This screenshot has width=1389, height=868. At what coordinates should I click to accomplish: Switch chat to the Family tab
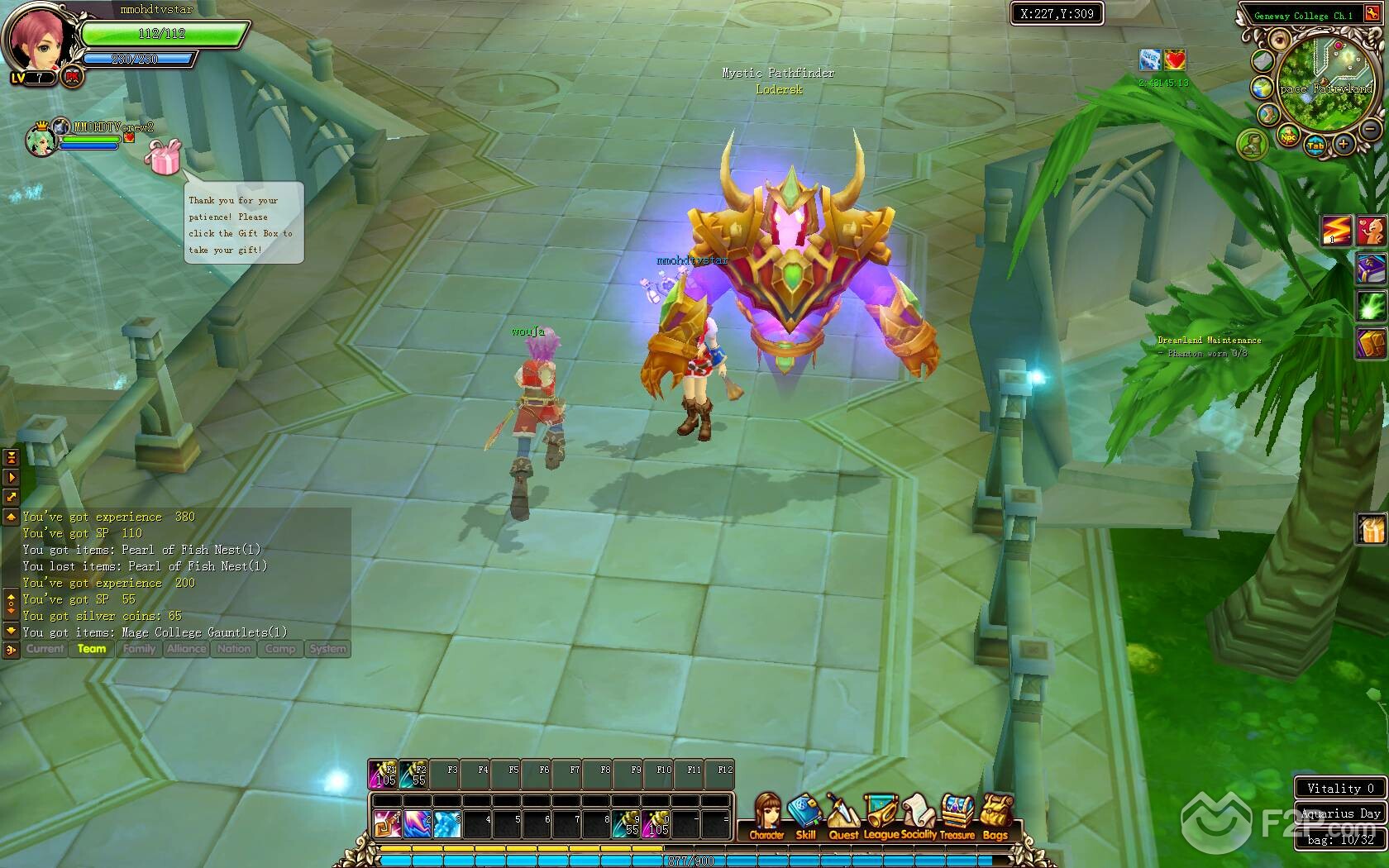tap(139, 649)
